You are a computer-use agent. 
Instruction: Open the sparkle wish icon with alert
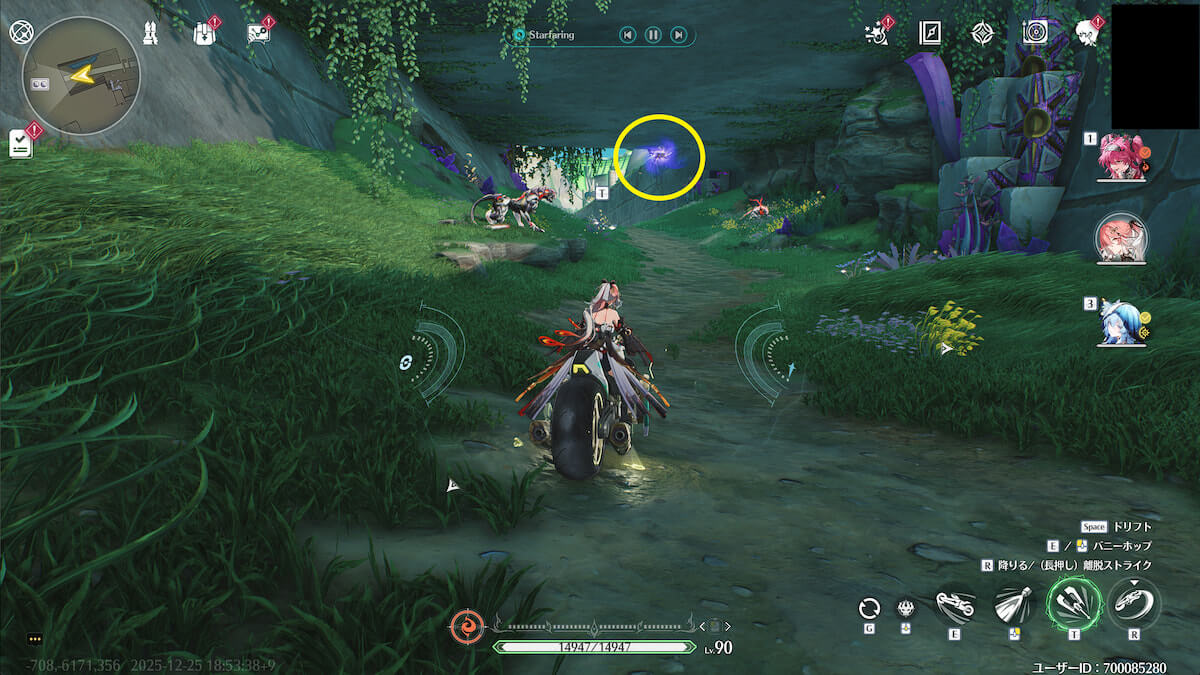(877, 33)
